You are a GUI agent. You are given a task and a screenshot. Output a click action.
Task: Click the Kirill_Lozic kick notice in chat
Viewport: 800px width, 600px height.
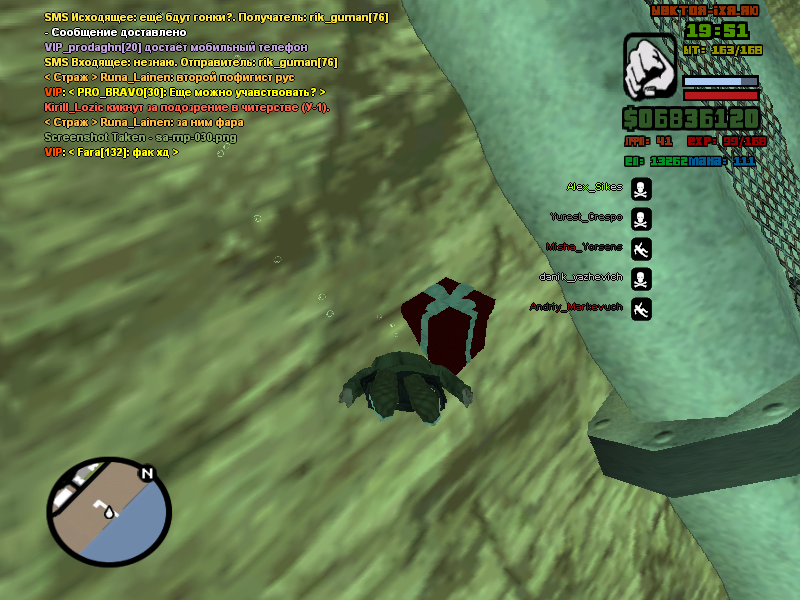pos(187,107)
